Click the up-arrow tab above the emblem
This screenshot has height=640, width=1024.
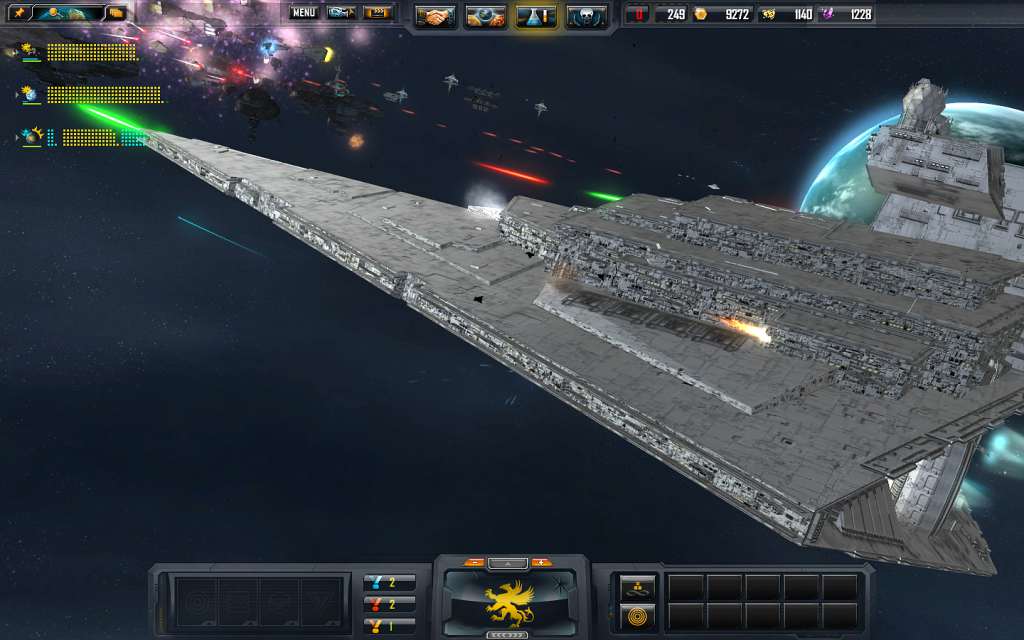tap(508, 563)
